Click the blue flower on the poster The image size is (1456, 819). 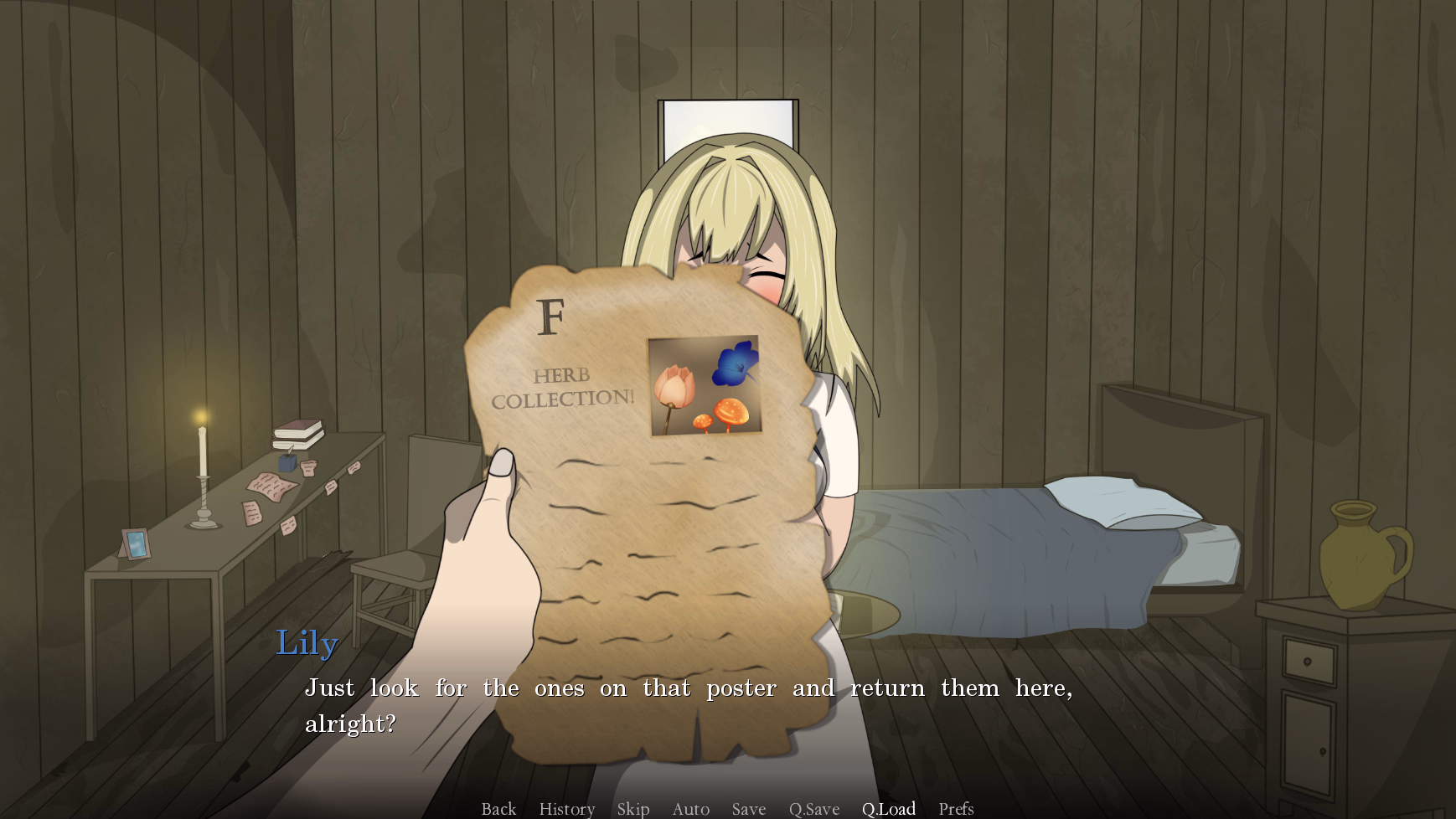(x=736, y=366)
